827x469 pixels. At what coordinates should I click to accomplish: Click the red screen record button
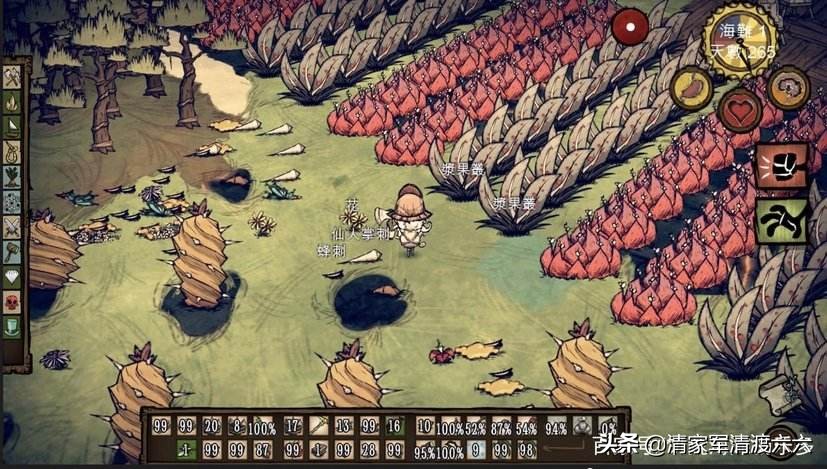[x=630, y=27]
